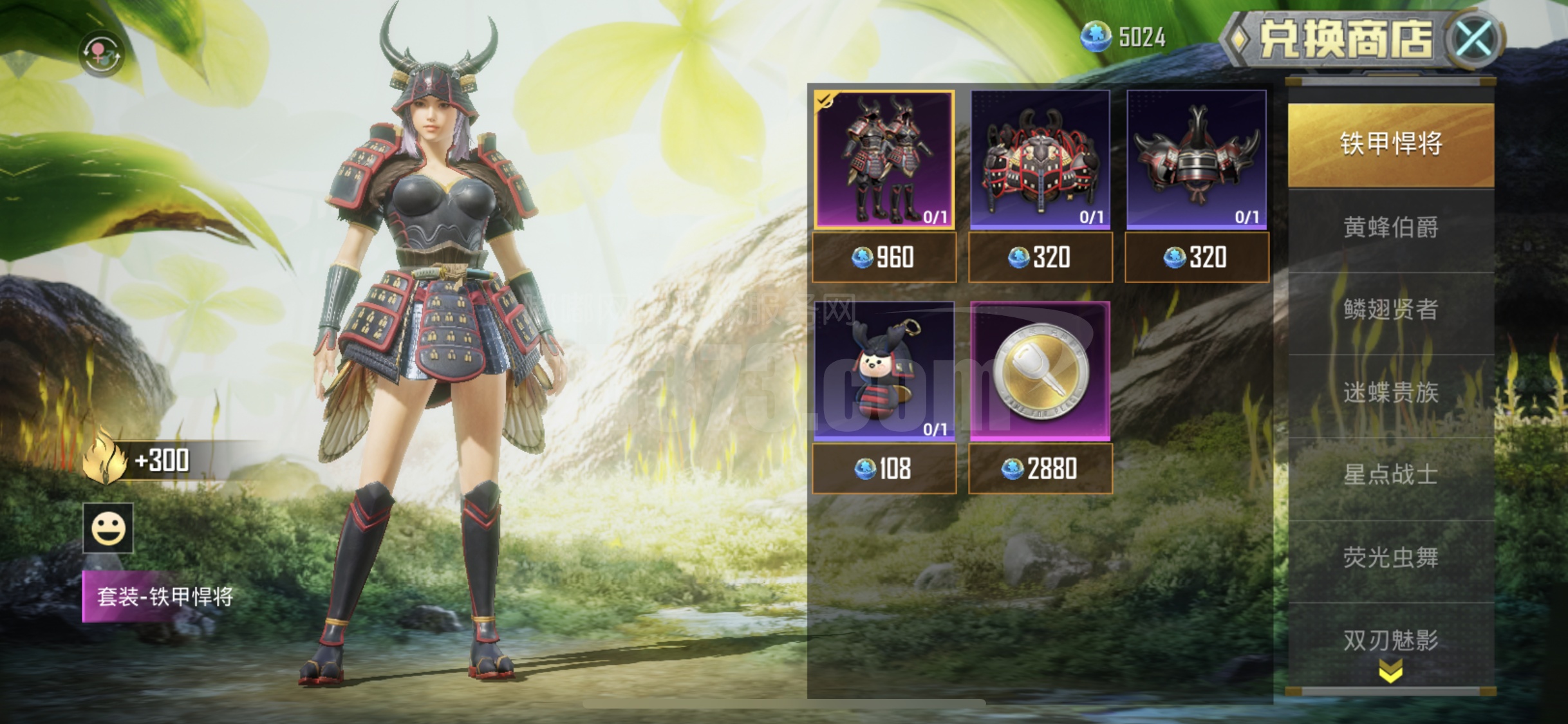Open the 鳞翅贤者 category
Screen dimensions: 1568x724
click(1390, 310)
